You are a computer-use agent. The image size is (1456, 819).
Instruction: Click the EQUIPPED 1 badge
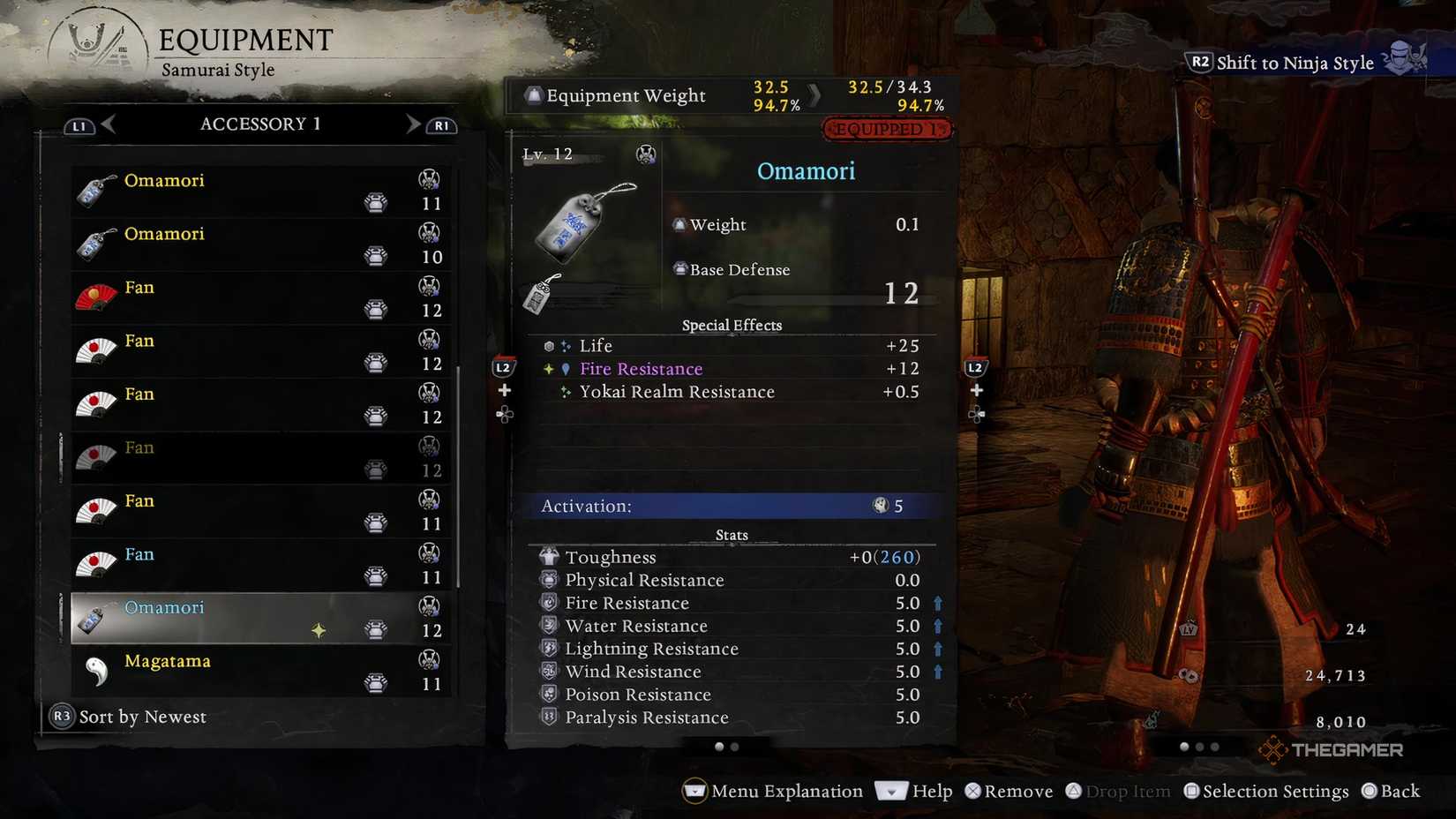point(887,129)
